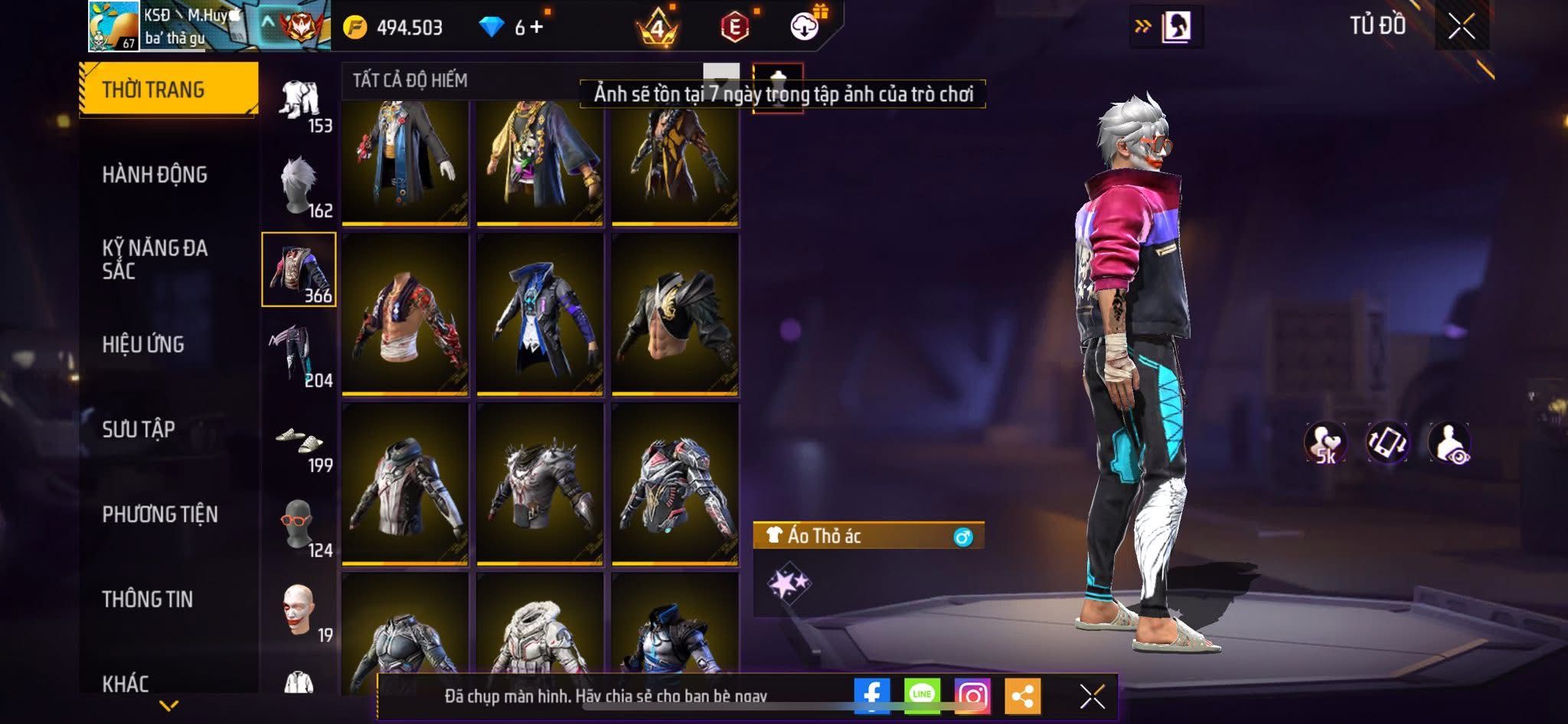
Task: Toggle the character view eye icon
Action: (1449, 443)
